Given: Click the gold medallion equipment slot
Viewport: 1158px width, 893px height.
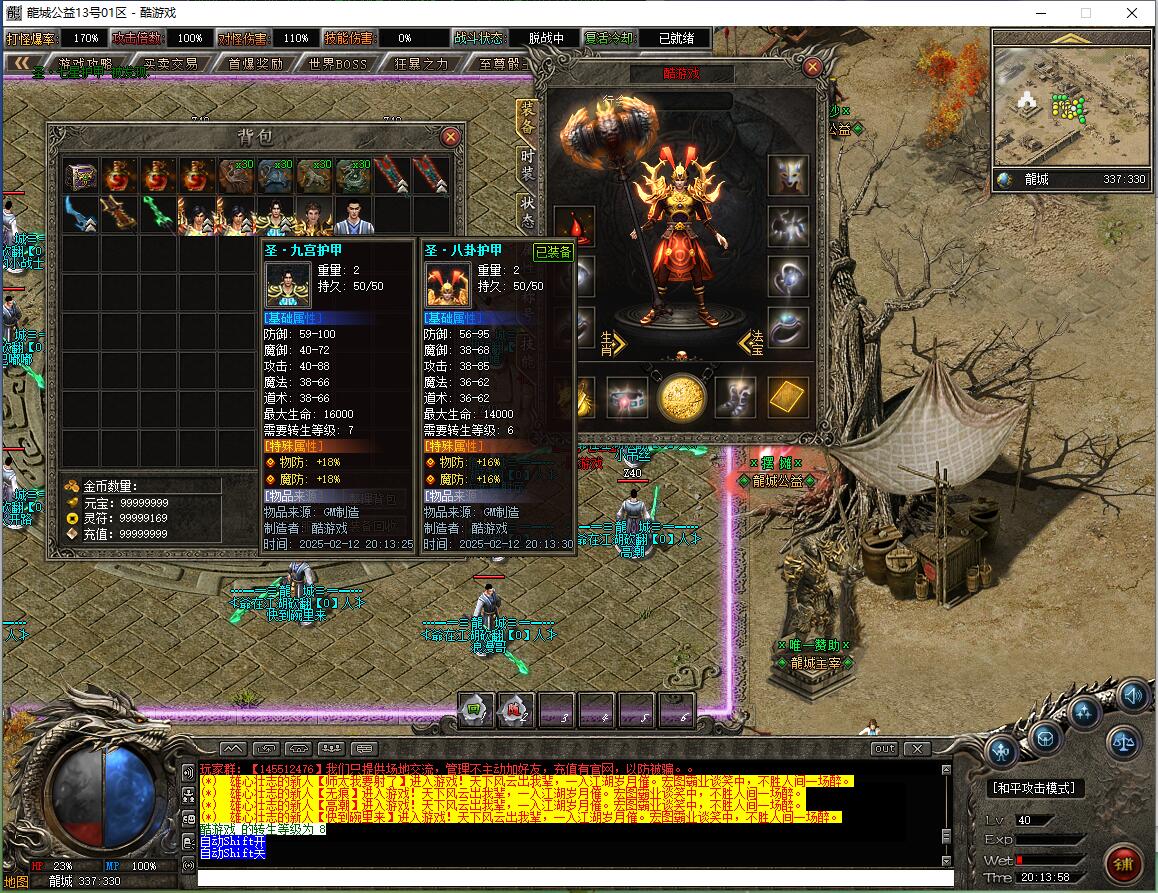Looking at the screenshot, I should tap(681, 397).
